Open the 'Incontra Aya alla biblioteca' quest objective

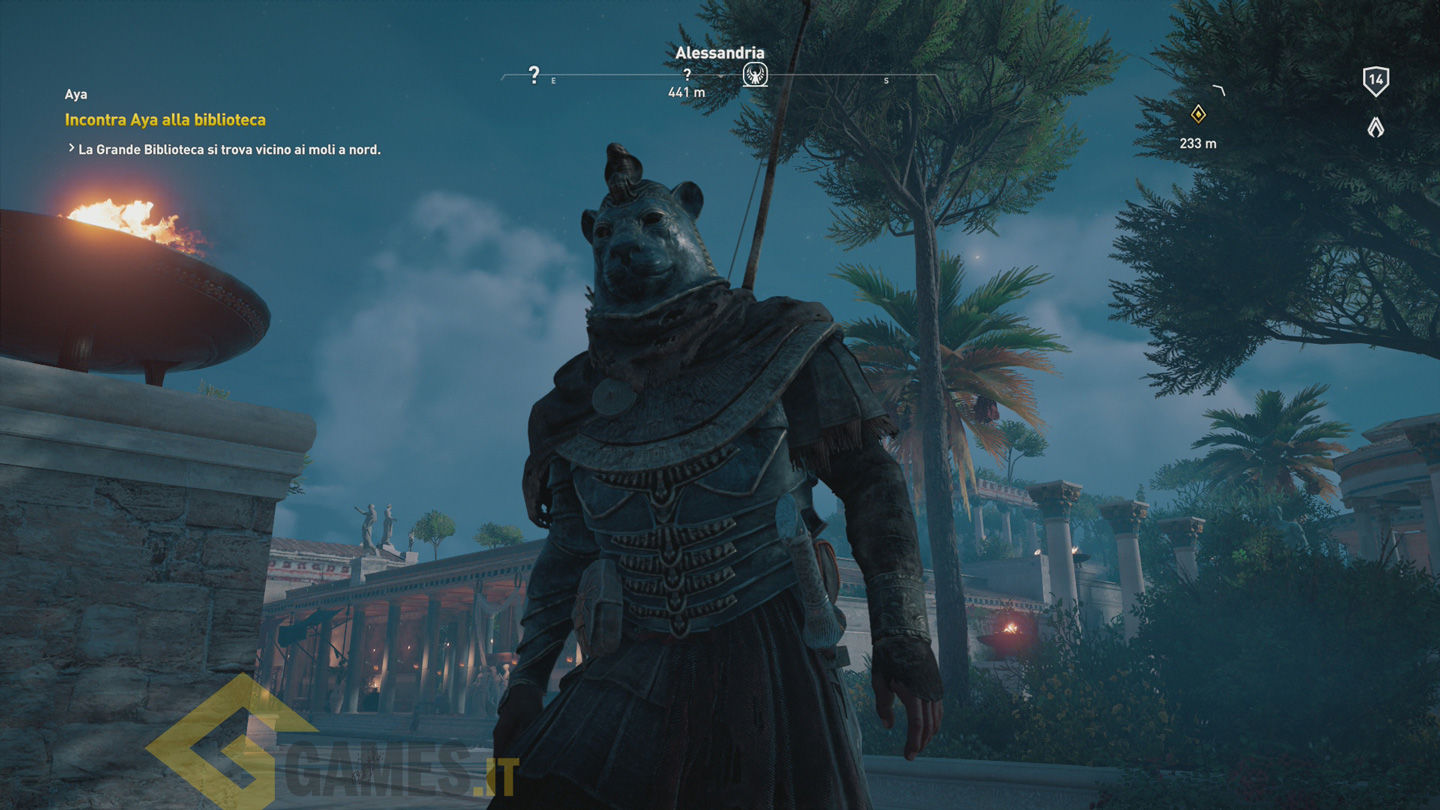coord(165,120)
